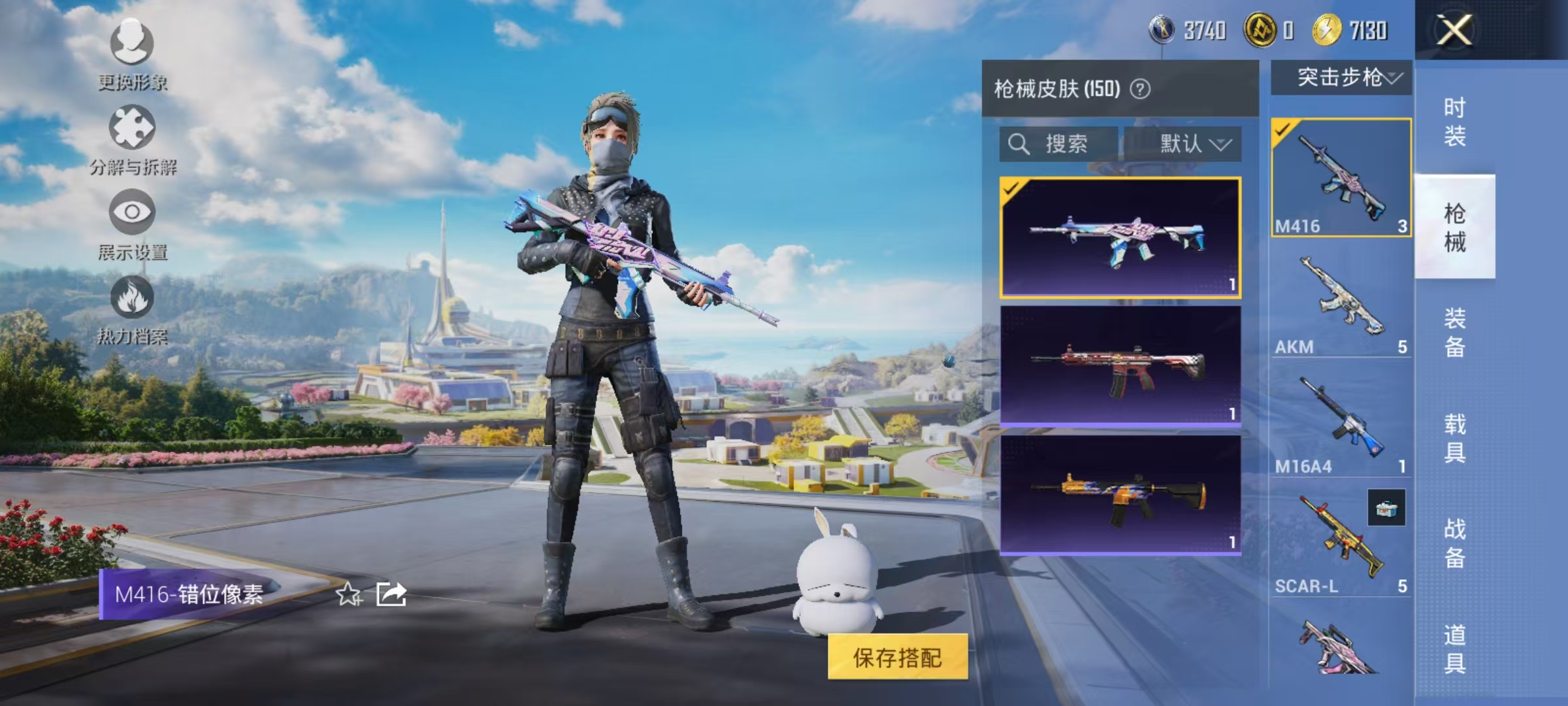
Task: Expand the 突击步枪 weapon category dropdown
Action: click(1343, 78)
